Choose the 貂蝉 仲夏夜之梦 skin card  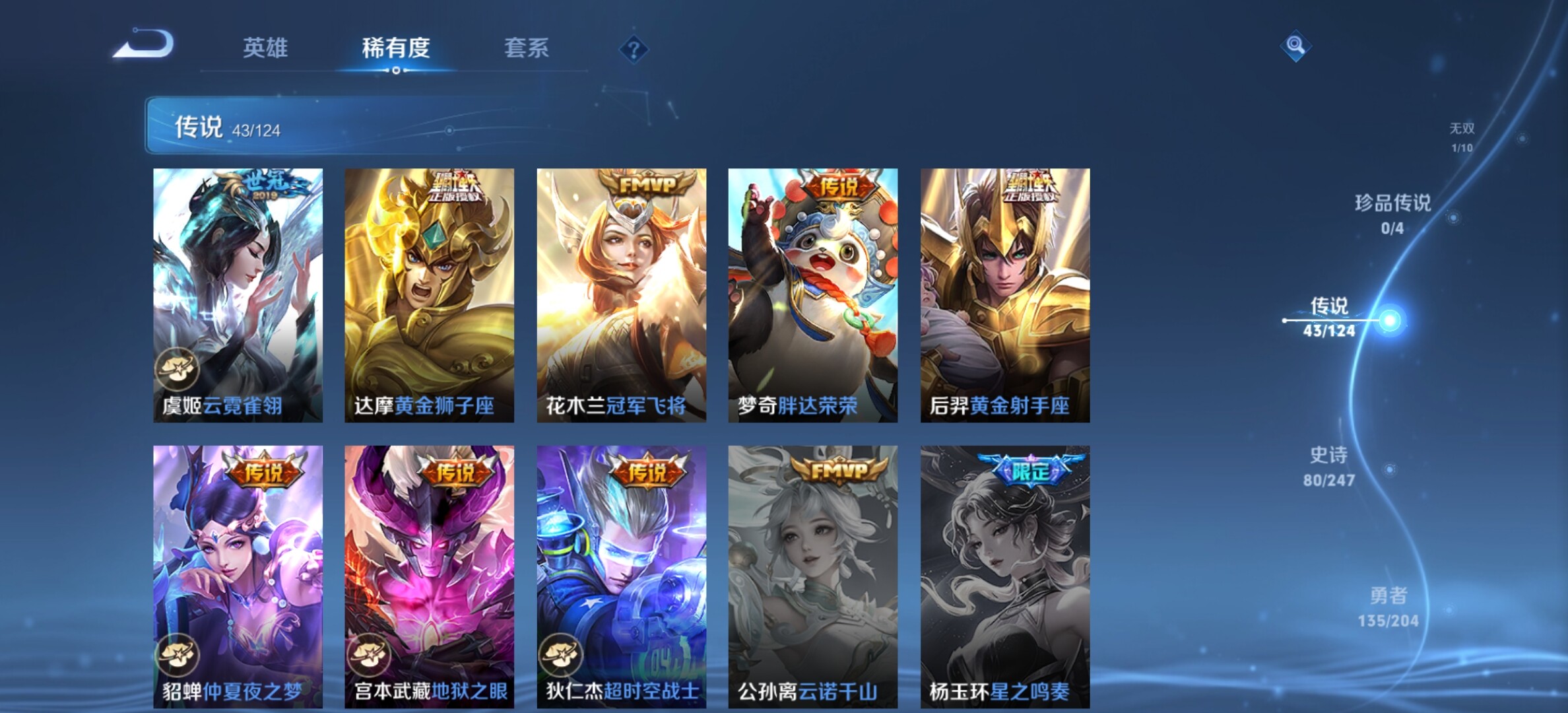pyautogui.click(x=238, y=576)
